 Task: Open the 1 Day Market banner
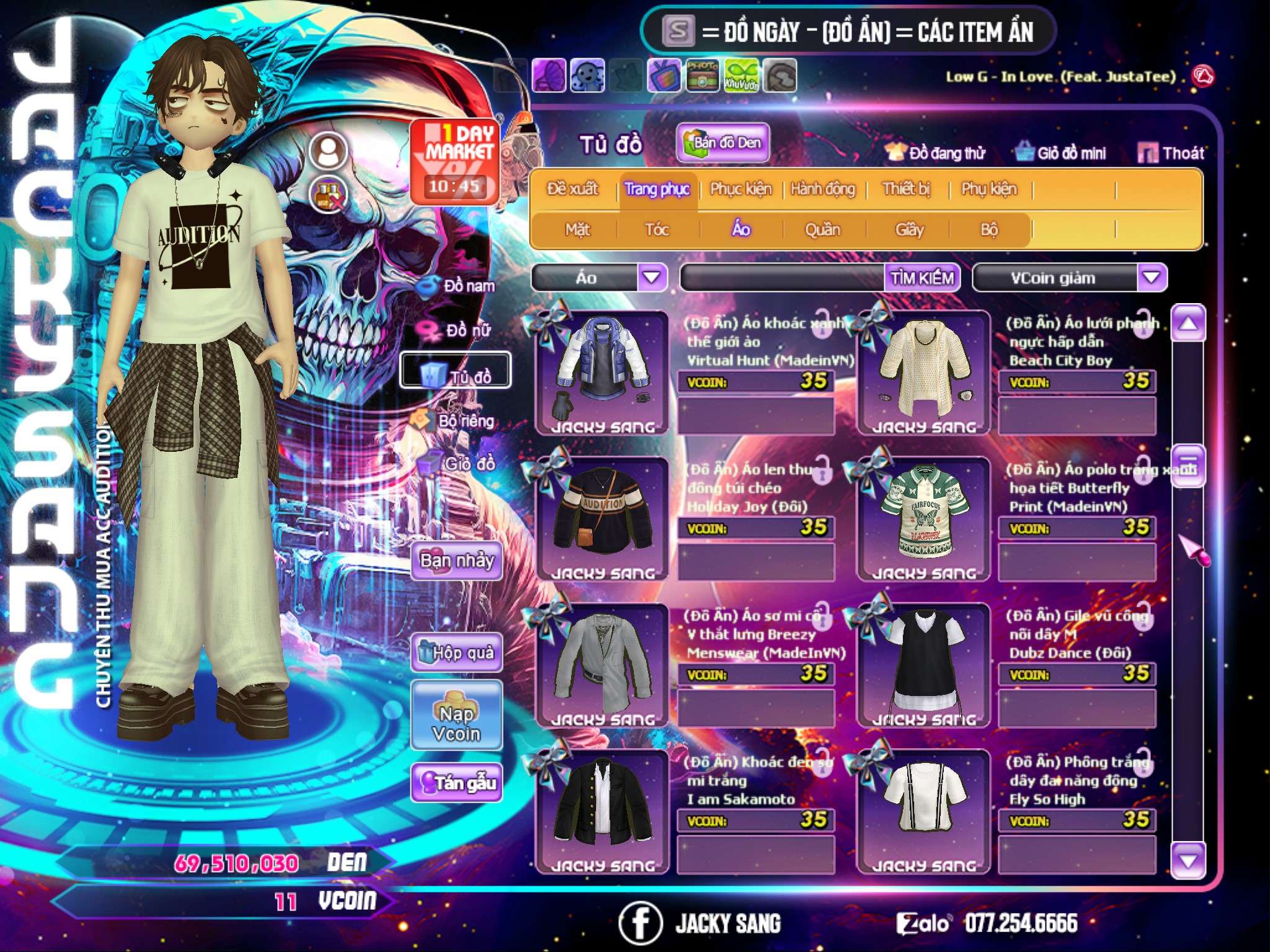coord(456,161)
